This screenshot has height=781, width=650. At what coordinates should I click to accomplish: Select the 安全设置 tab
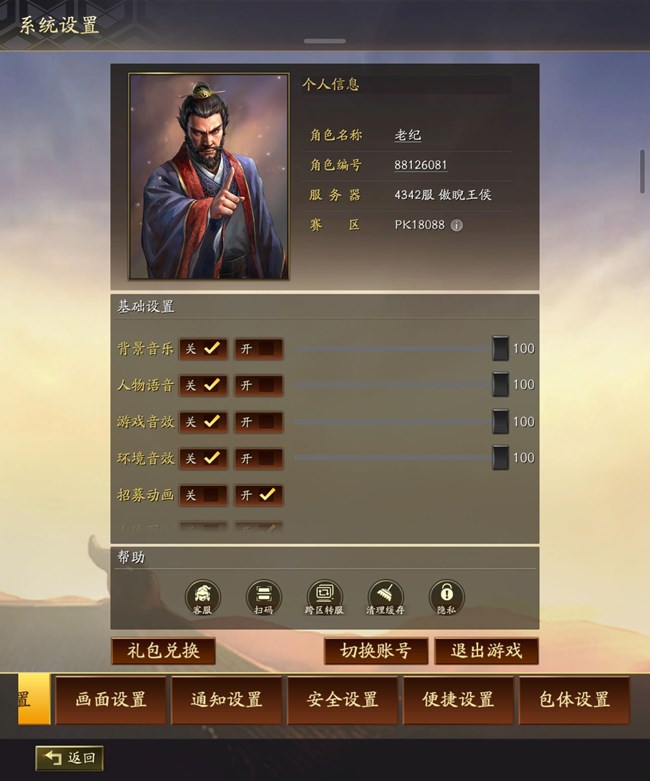tap(343, 700)
